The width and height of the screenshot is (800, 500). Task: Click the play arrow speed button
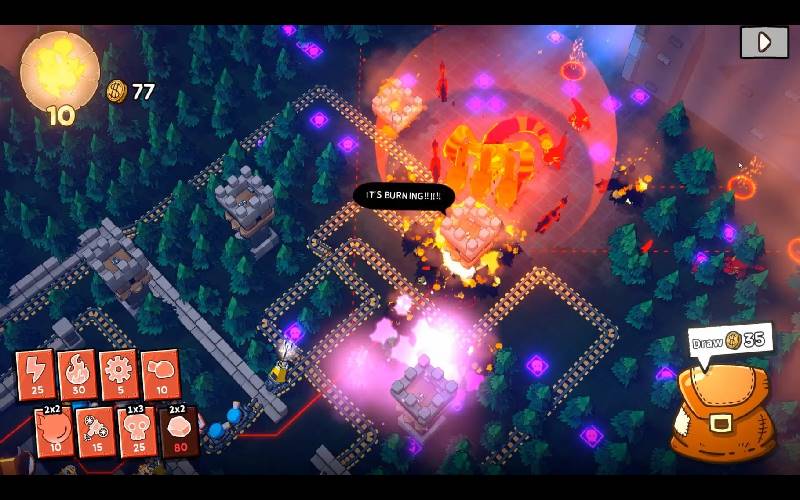click(x=764, y=42)
